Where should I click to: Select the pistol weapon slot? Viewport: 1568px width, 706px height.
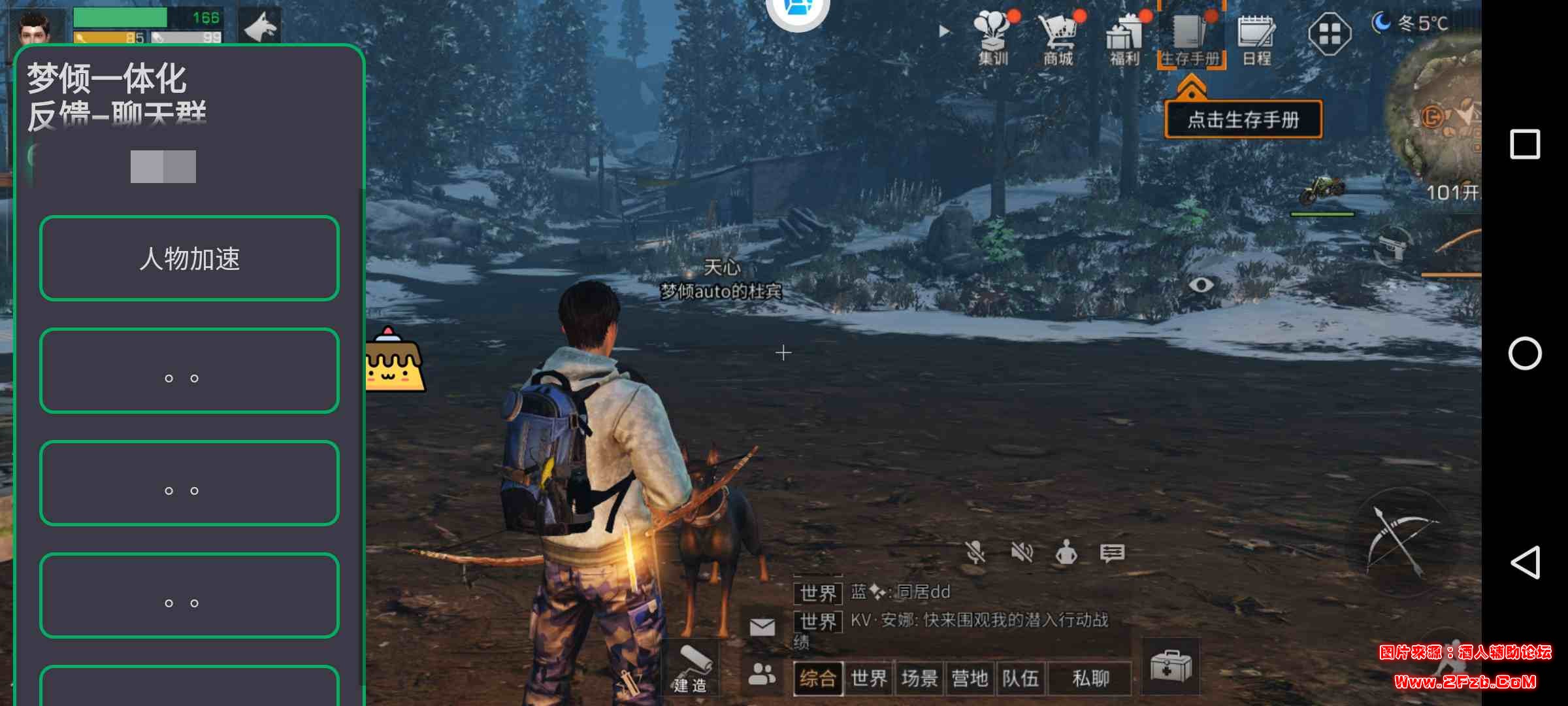coord(1393,246)
